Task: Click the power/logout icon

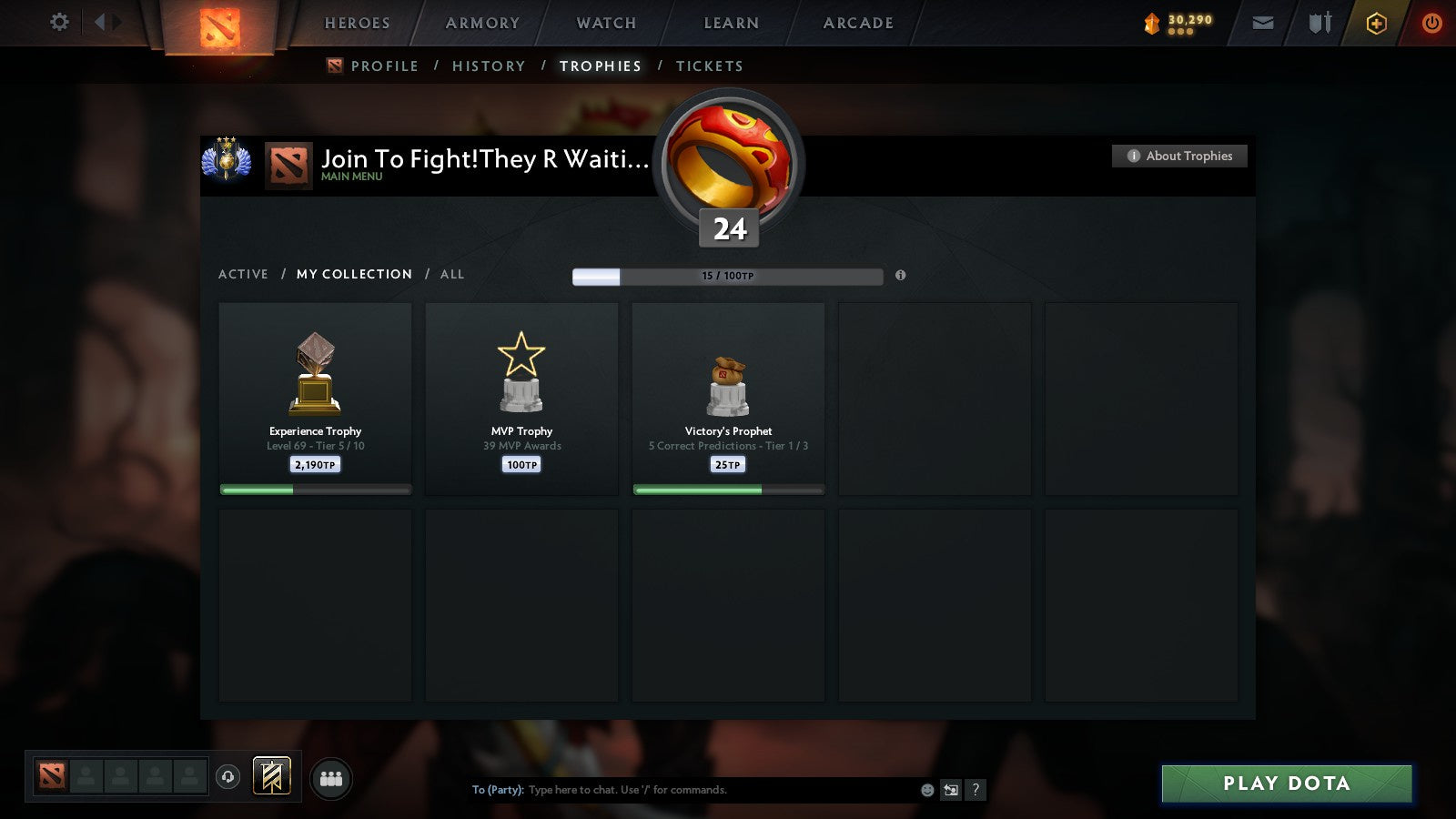Action: 1431,23
